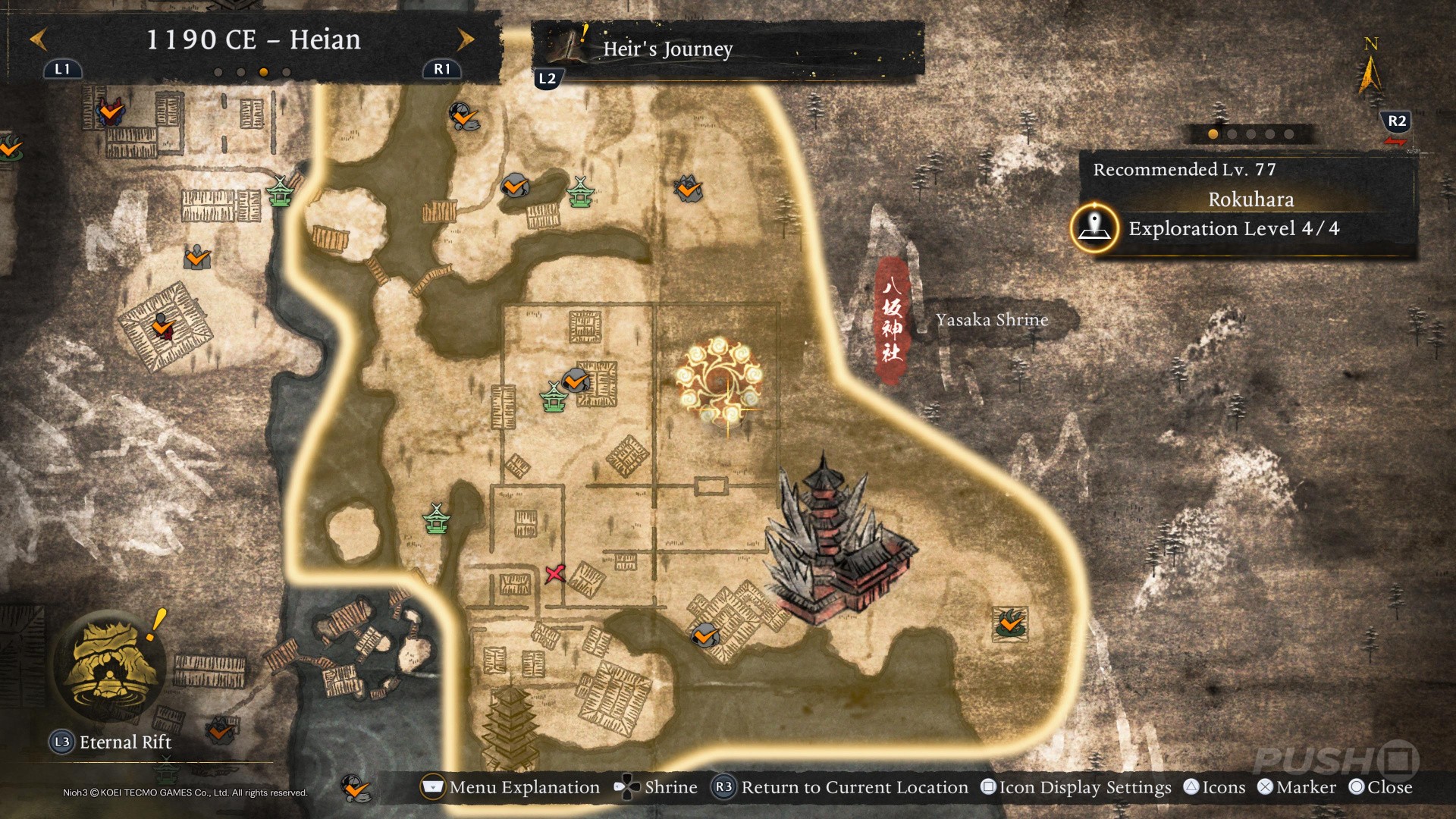This screenshot has width=1456, height=819.
Task: Select the glowing golden swirl map marker
Action: (718, 381)
